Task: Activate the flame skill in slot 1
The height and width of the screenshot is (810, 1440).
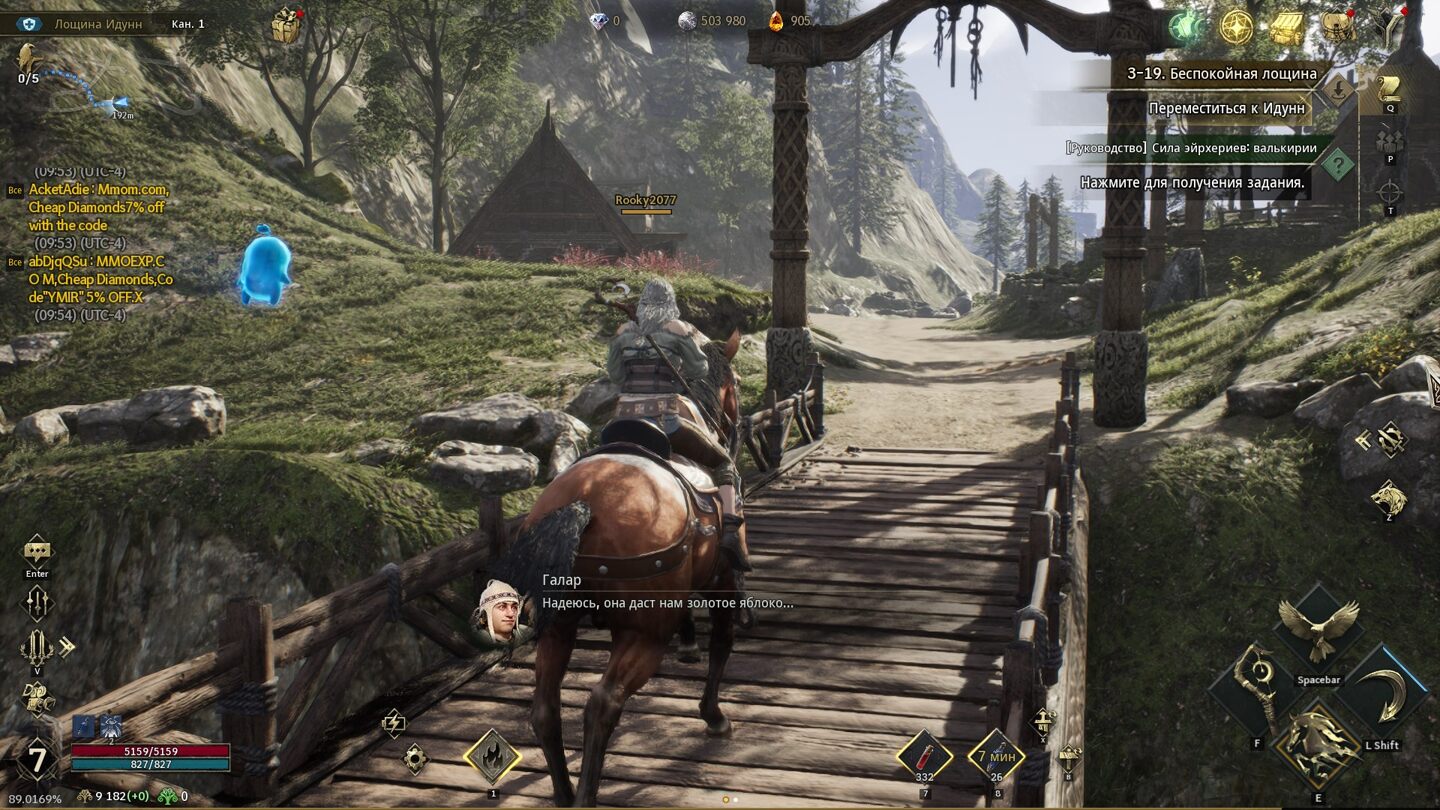Action: pos(492,757)
